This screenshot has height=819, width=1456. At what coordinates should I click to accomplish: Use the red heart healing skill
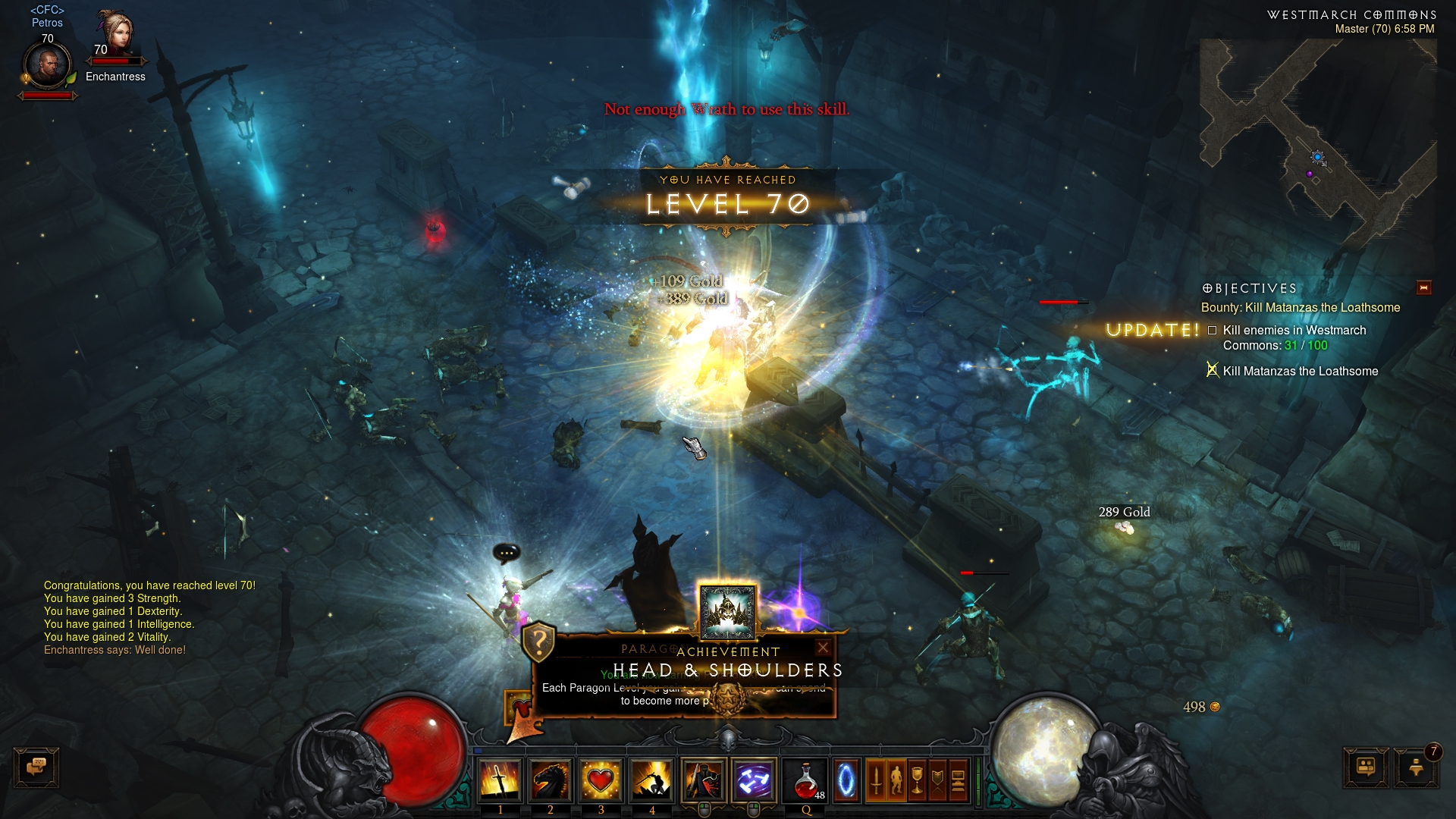click(x=601, y=780)
